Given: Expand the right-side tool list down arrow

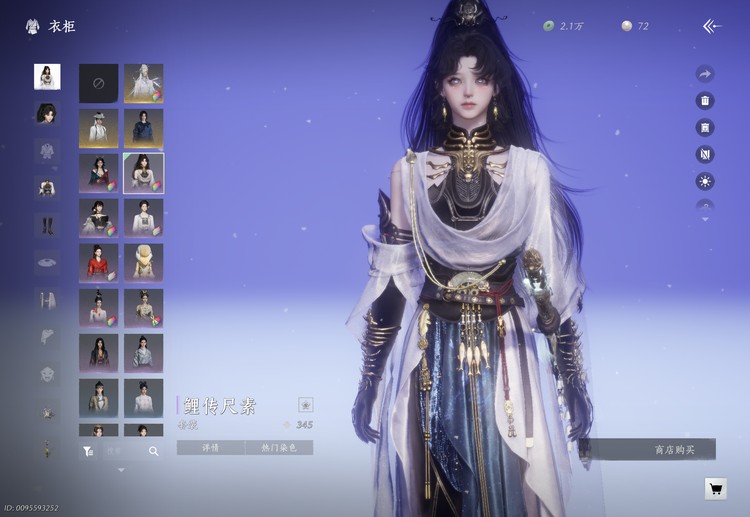Looking at the screenshot, I should pos(705,219).
